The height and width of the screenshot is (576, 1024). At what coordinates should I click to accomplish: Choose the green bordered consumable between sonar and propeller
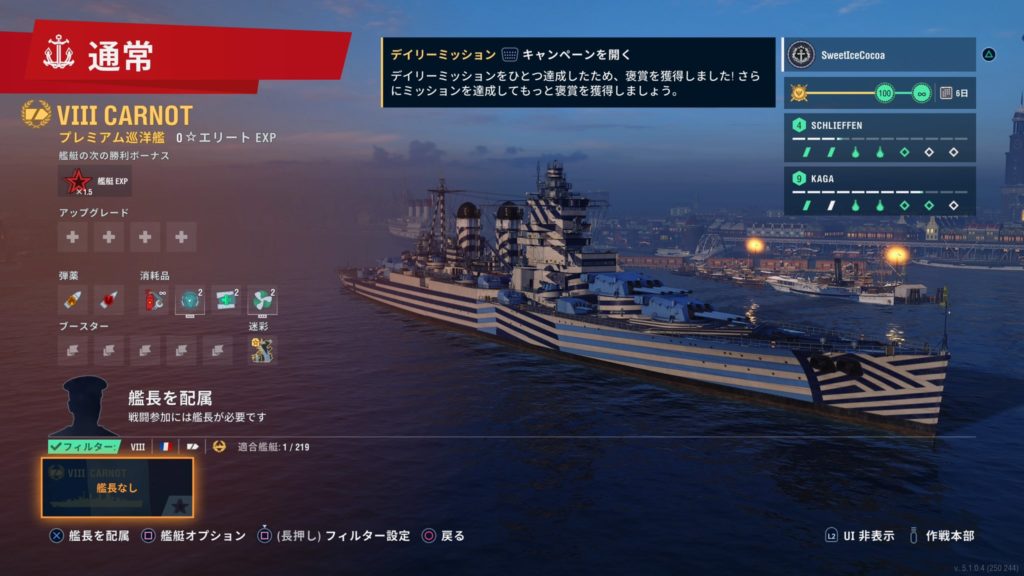coord(226,299)
